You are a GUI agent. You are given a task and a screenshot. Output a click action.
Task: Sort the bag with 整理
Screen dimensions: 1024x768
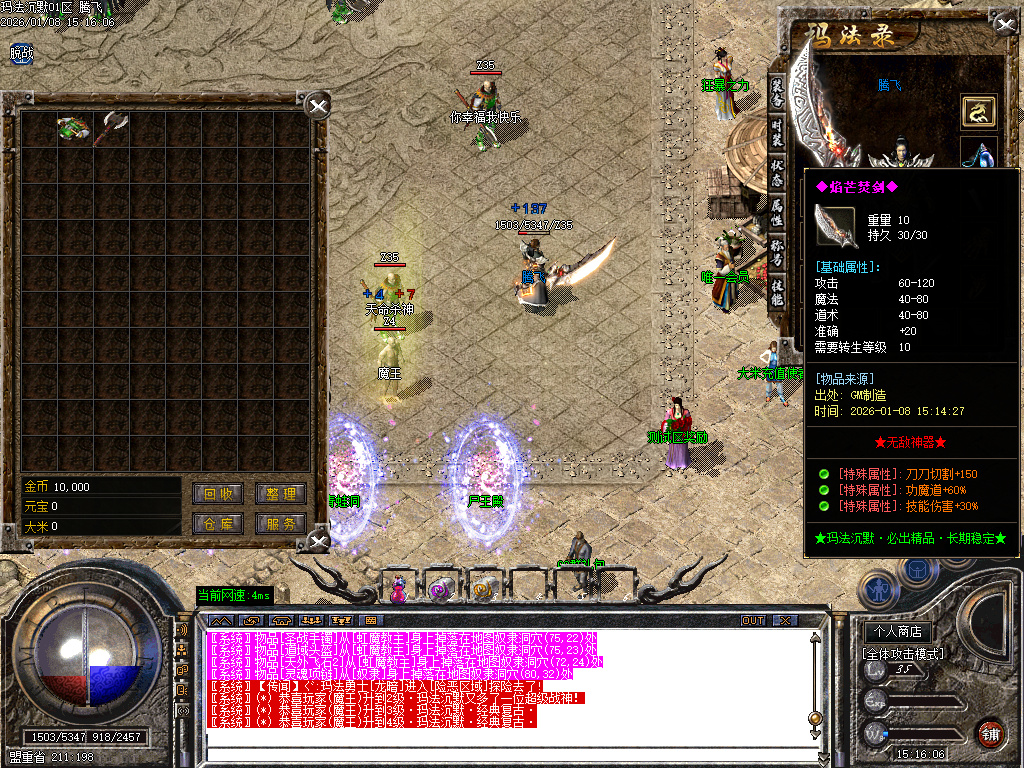(280, 494)
